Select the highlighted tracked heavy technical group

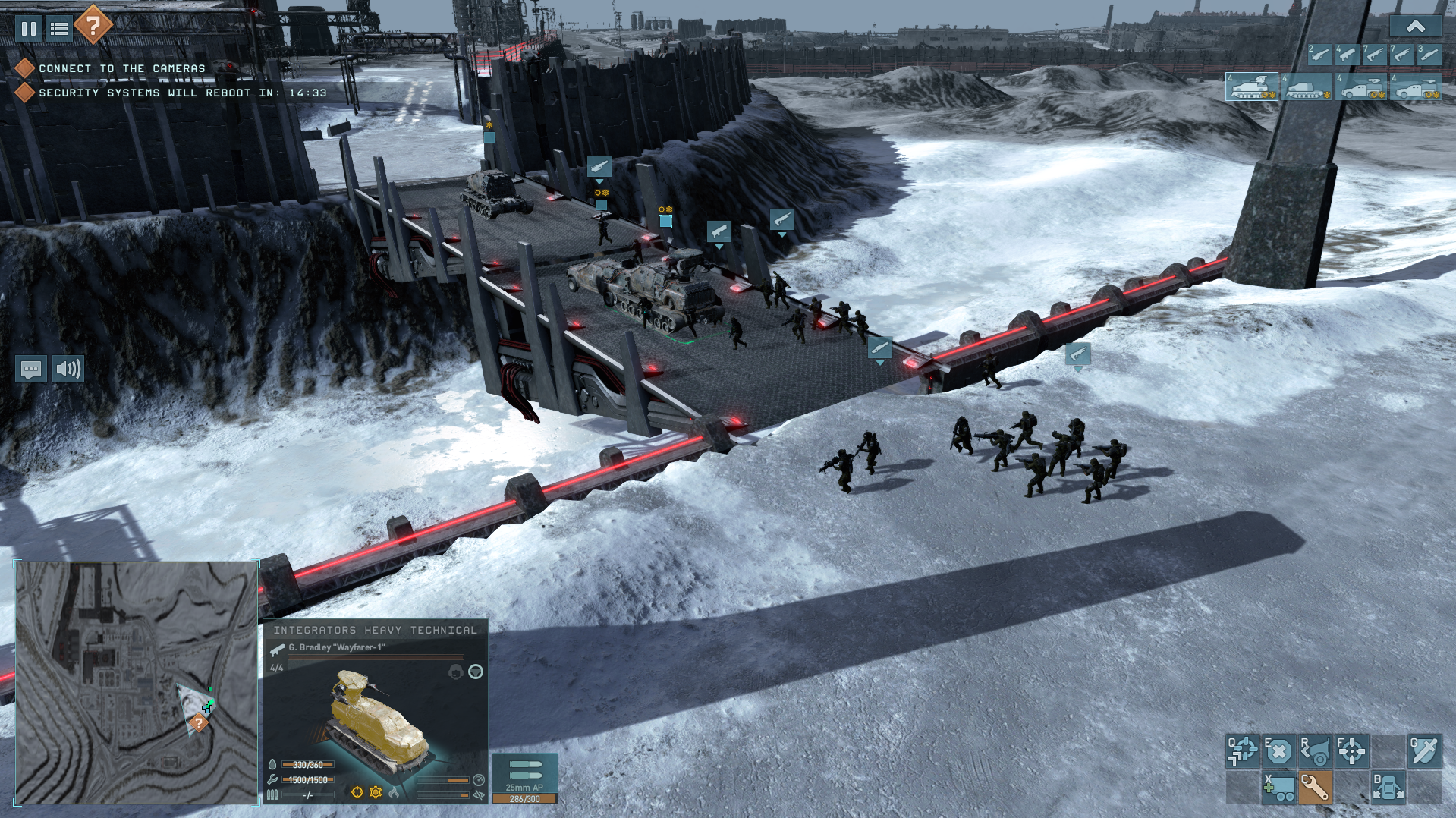[1252, 87]
